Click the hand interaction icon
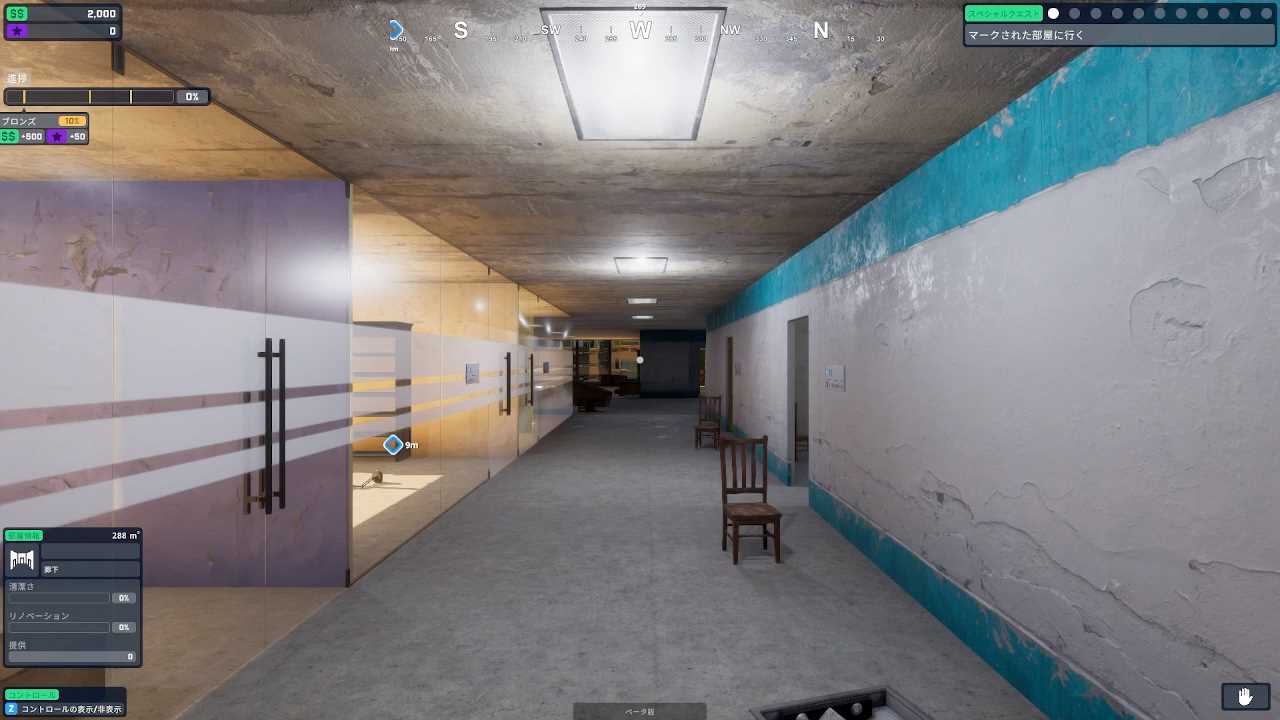Screen dimensions: 1280x720 coord(1245,696)
